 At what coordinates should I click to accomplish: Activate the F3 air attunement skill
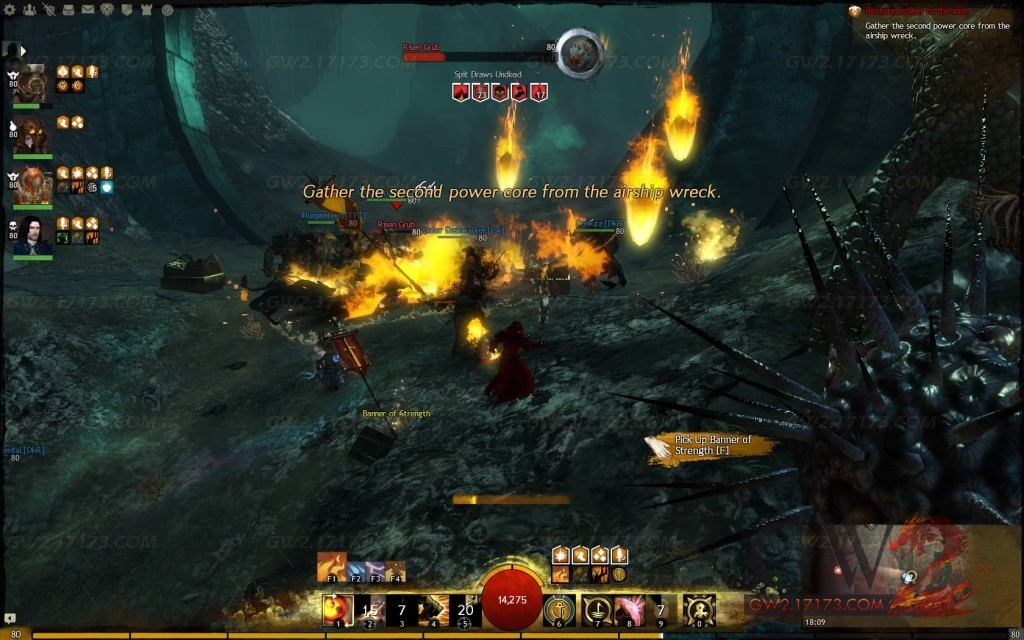pyautogui.click(x=373, y=569)
